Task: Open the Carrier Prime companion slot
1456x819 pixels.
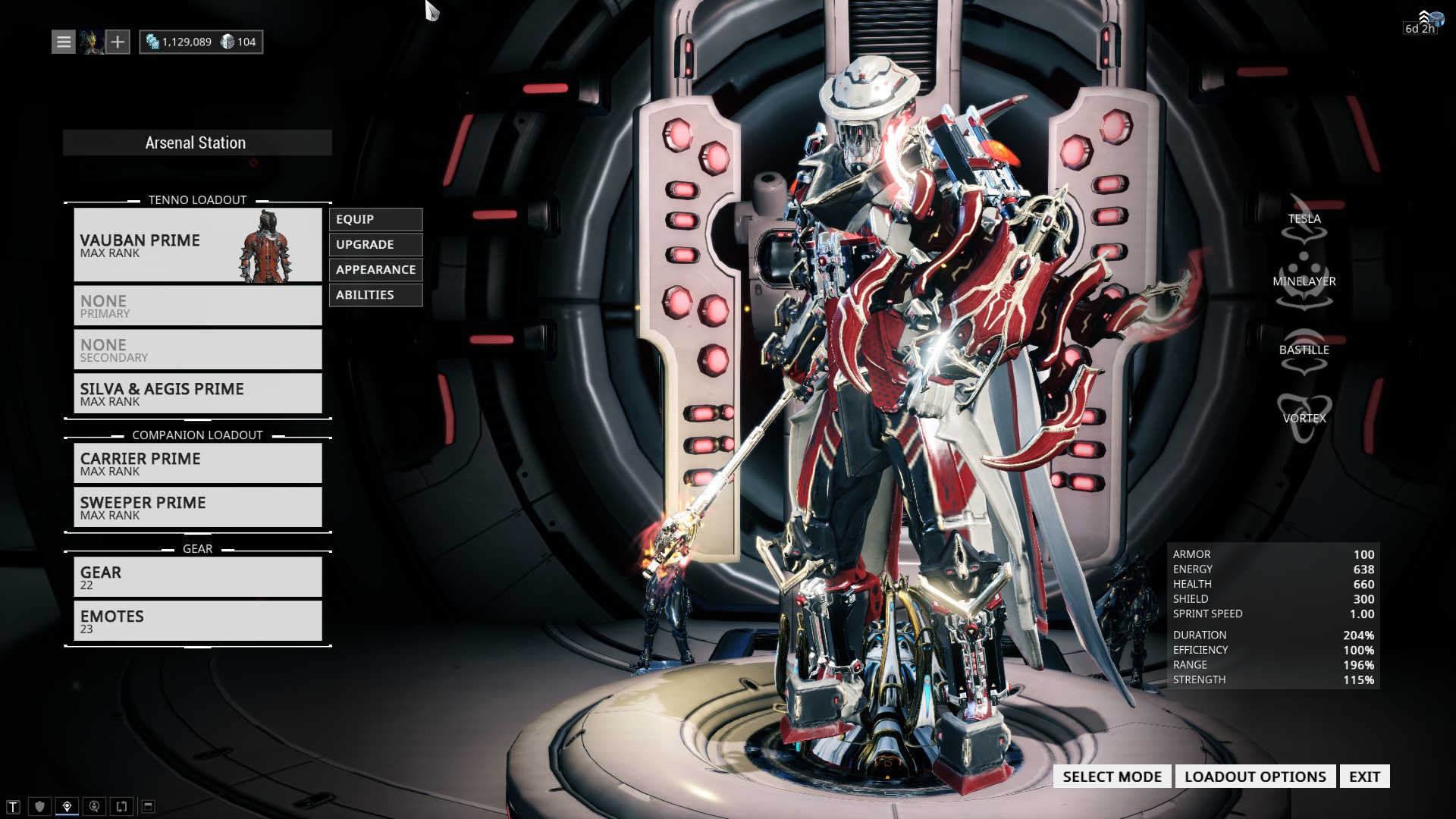Action: pyautogui.click(x=197, y=463)
